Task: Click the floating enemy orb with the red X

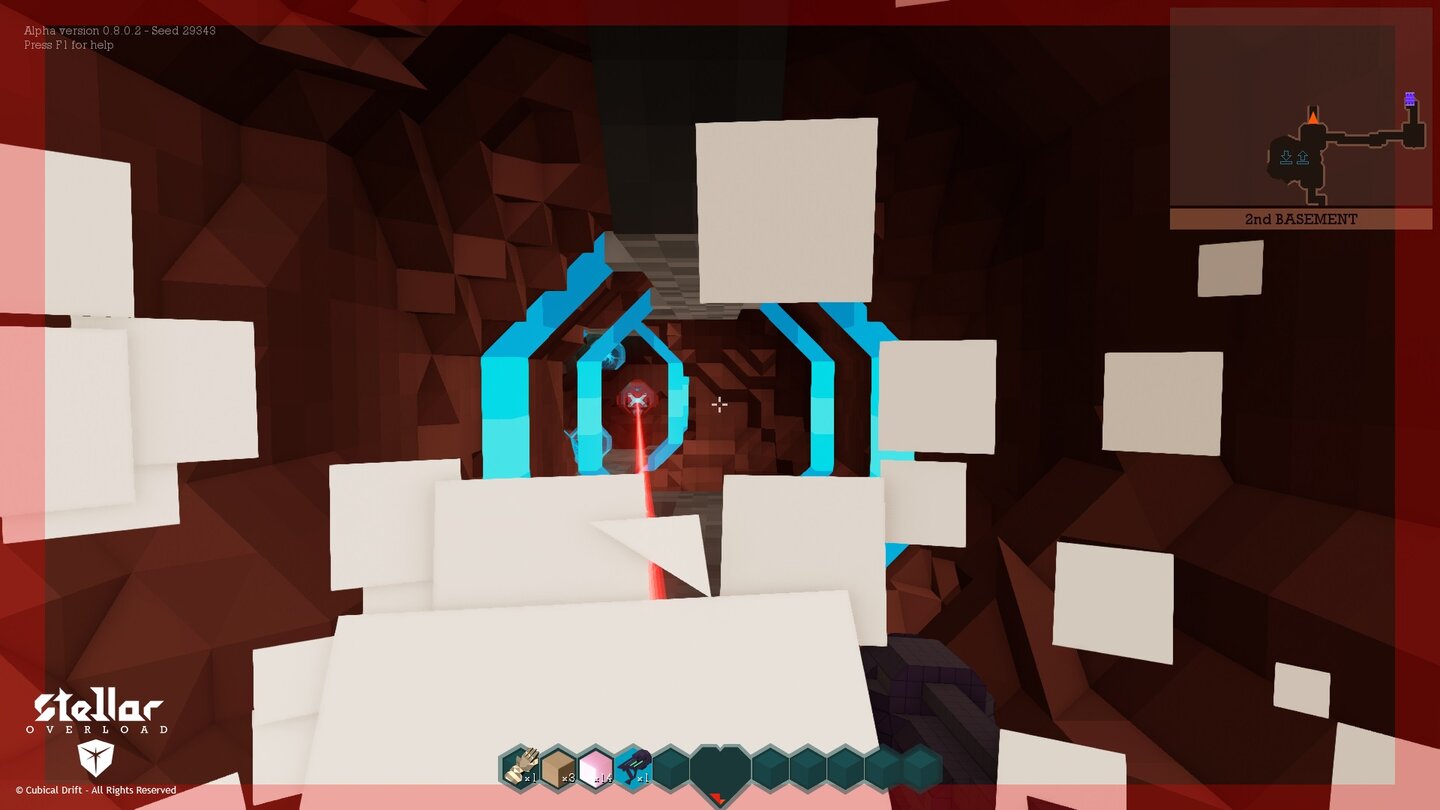Action: pyautogui.click(x=637, y=398)
